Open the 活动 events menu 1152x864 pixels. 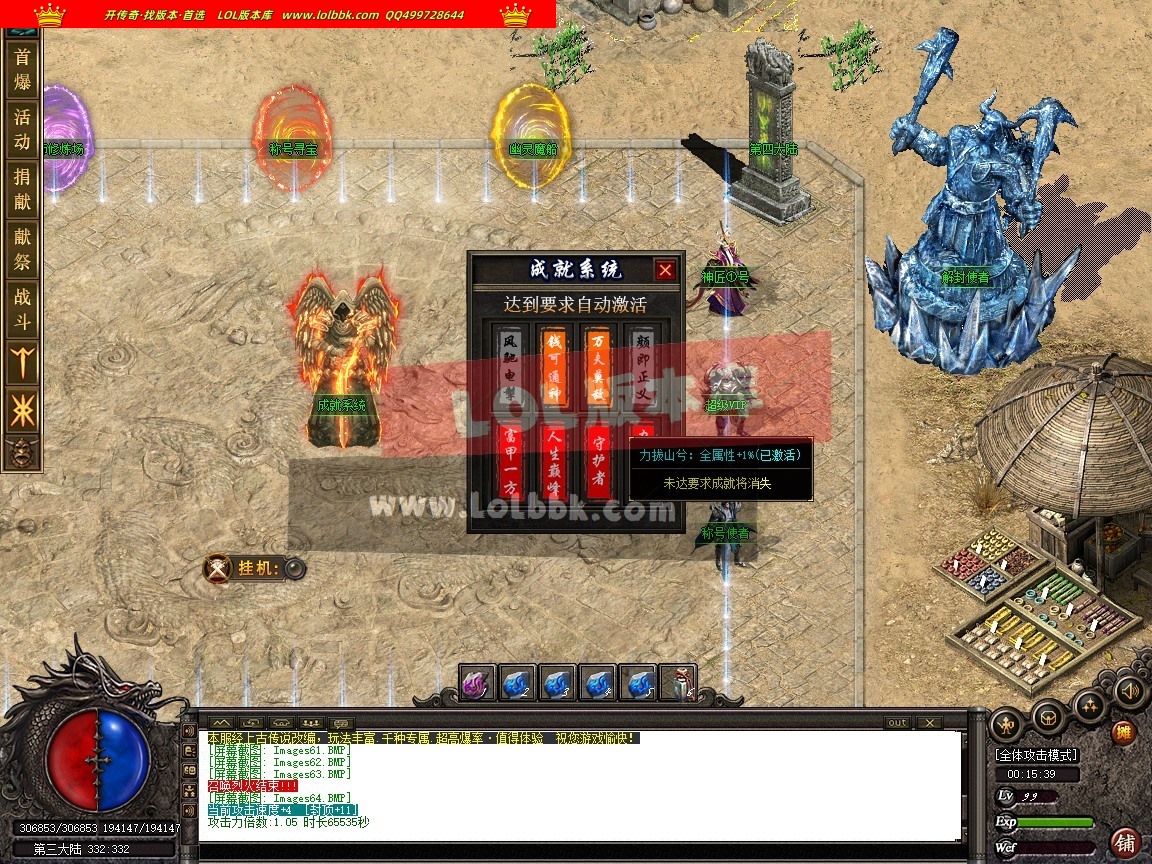click(x=22, y=129)
